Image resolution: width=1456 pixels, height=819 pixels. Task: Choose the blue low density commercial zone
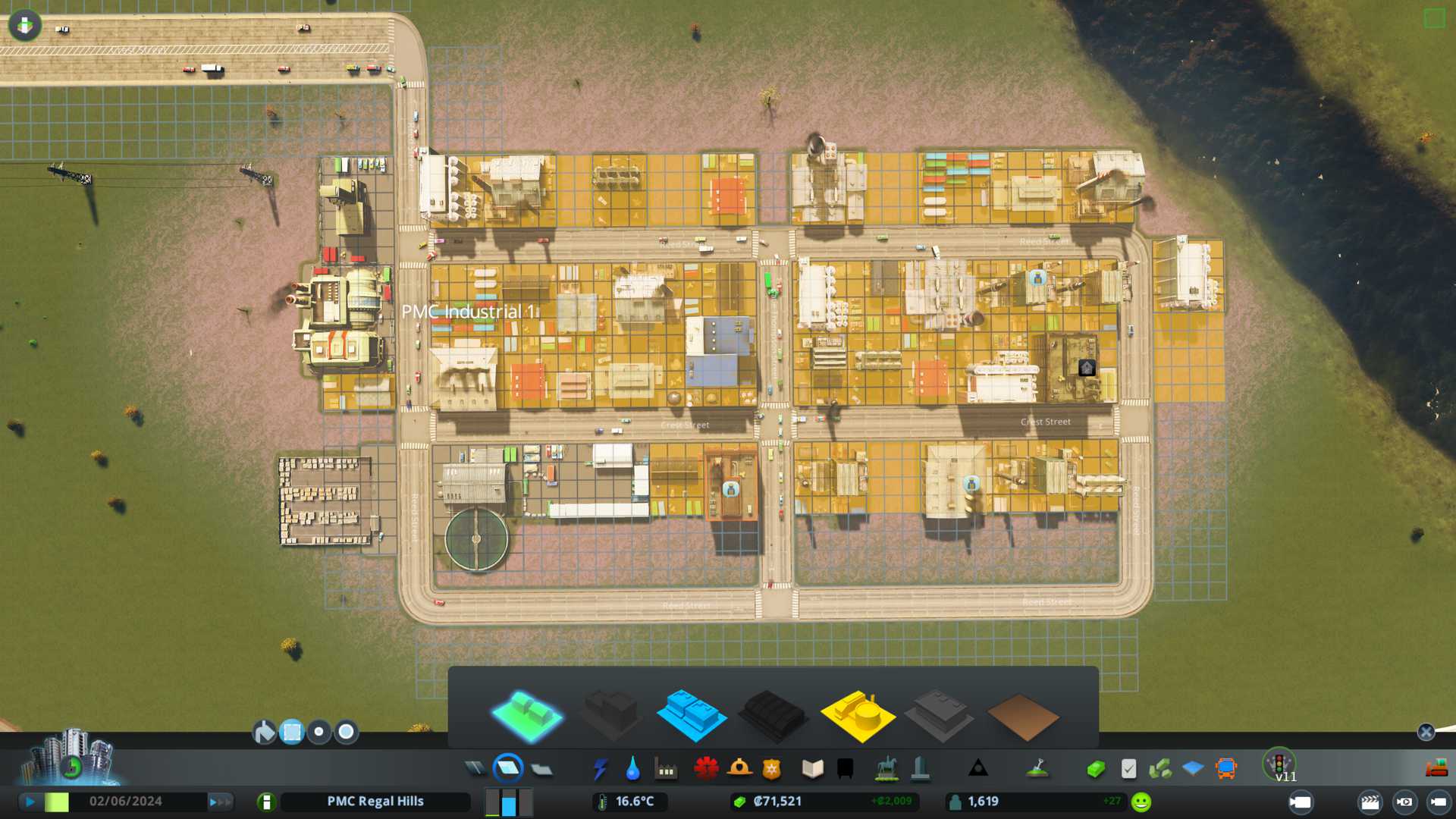point(691,715)
